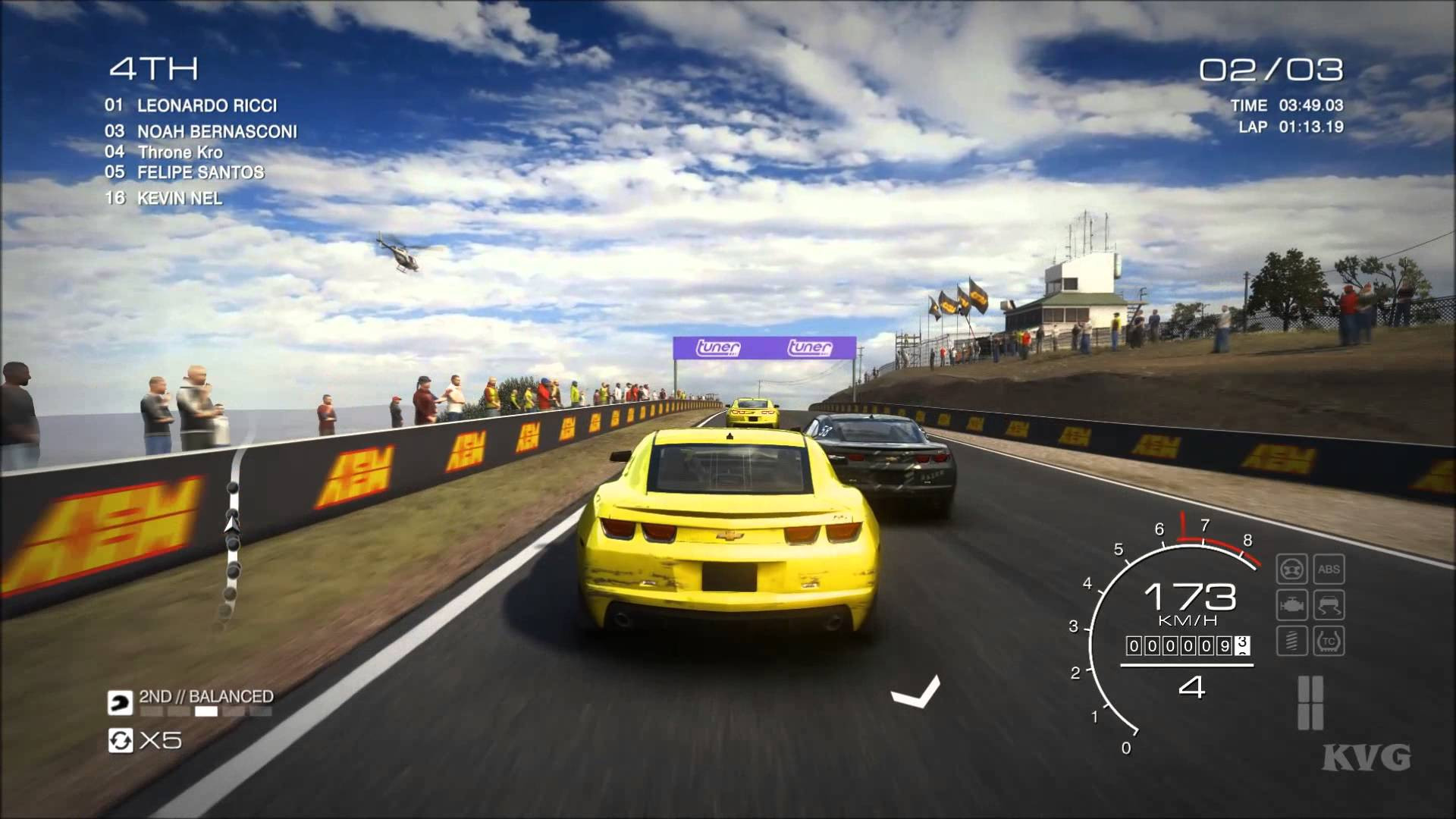Click the driver helmet icon
1456x819 pixels.
[121, 701]
